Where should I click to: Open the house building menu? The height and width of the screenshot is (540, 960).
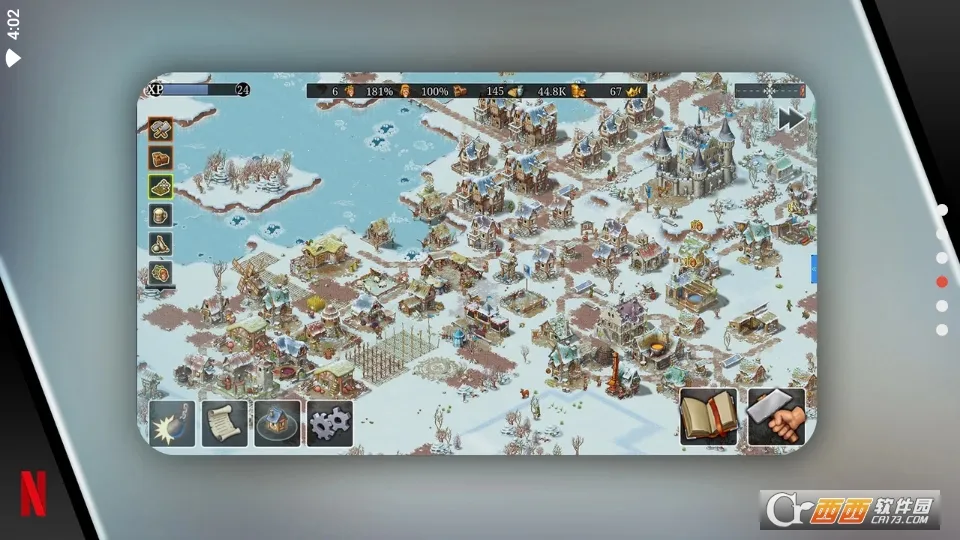[277, 423]
